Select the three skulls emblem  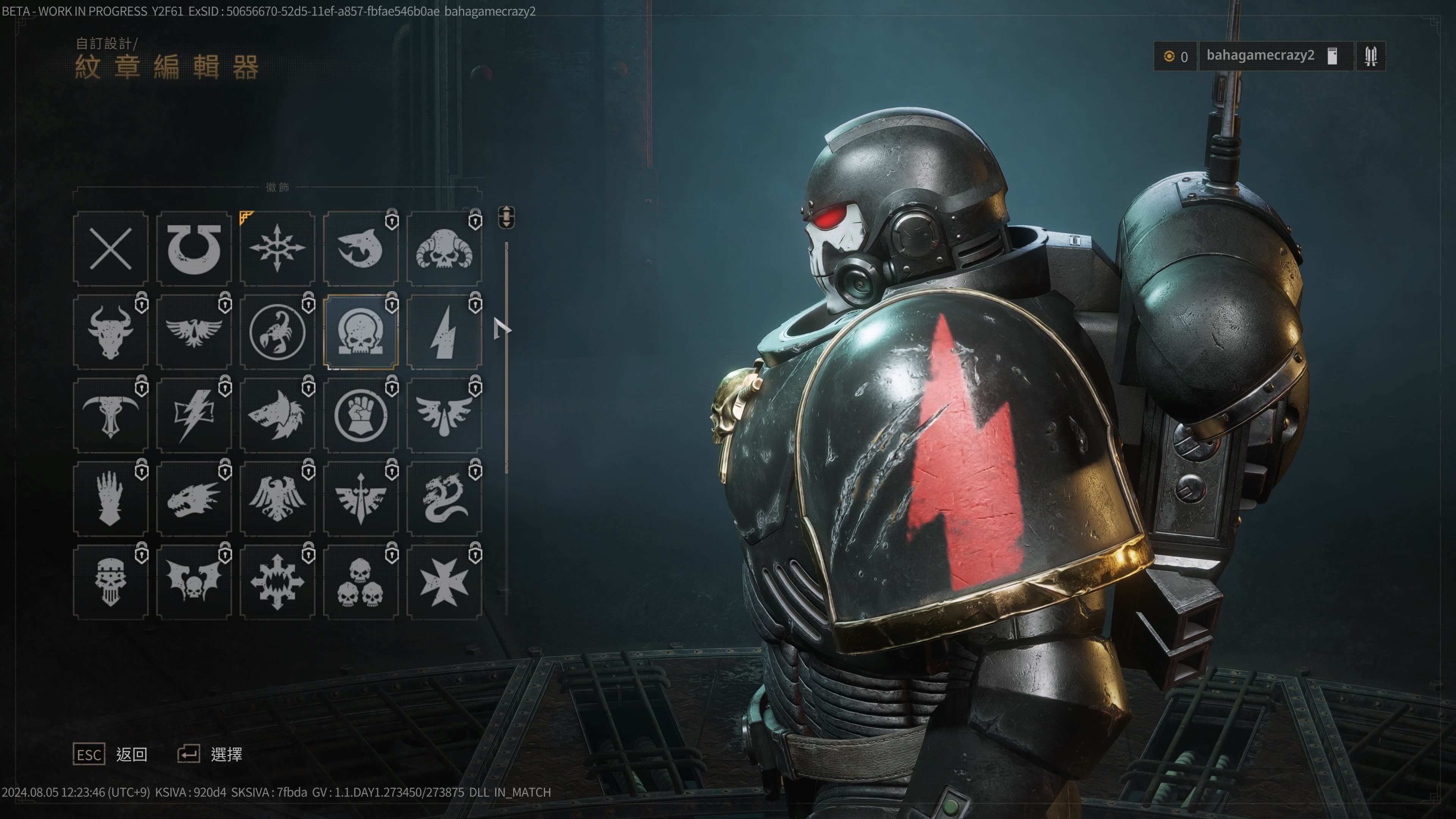(361, 582)
